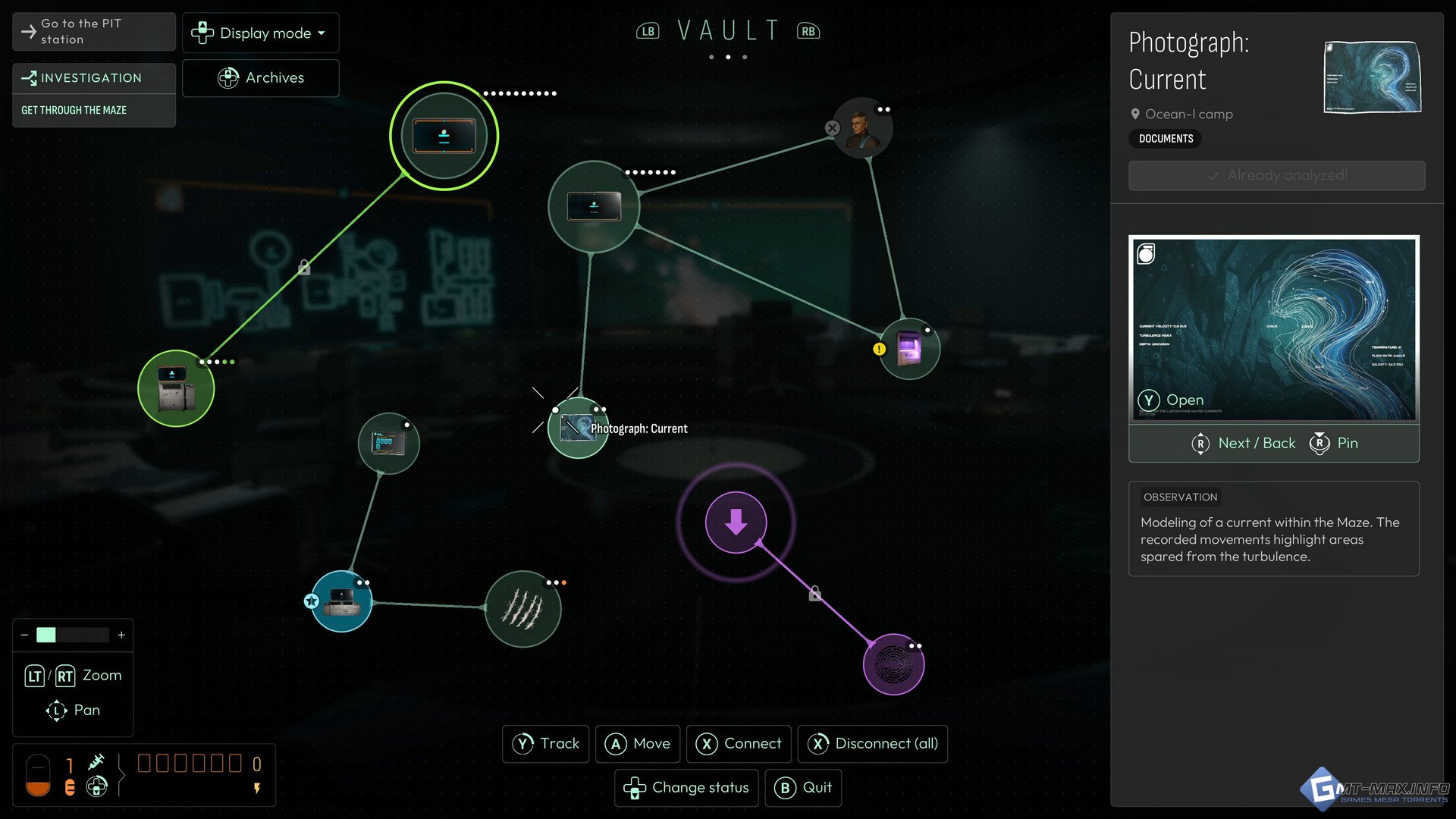1456x819 pixels.
Task: Quit the vault screen
Action: (x=803, y=788)
